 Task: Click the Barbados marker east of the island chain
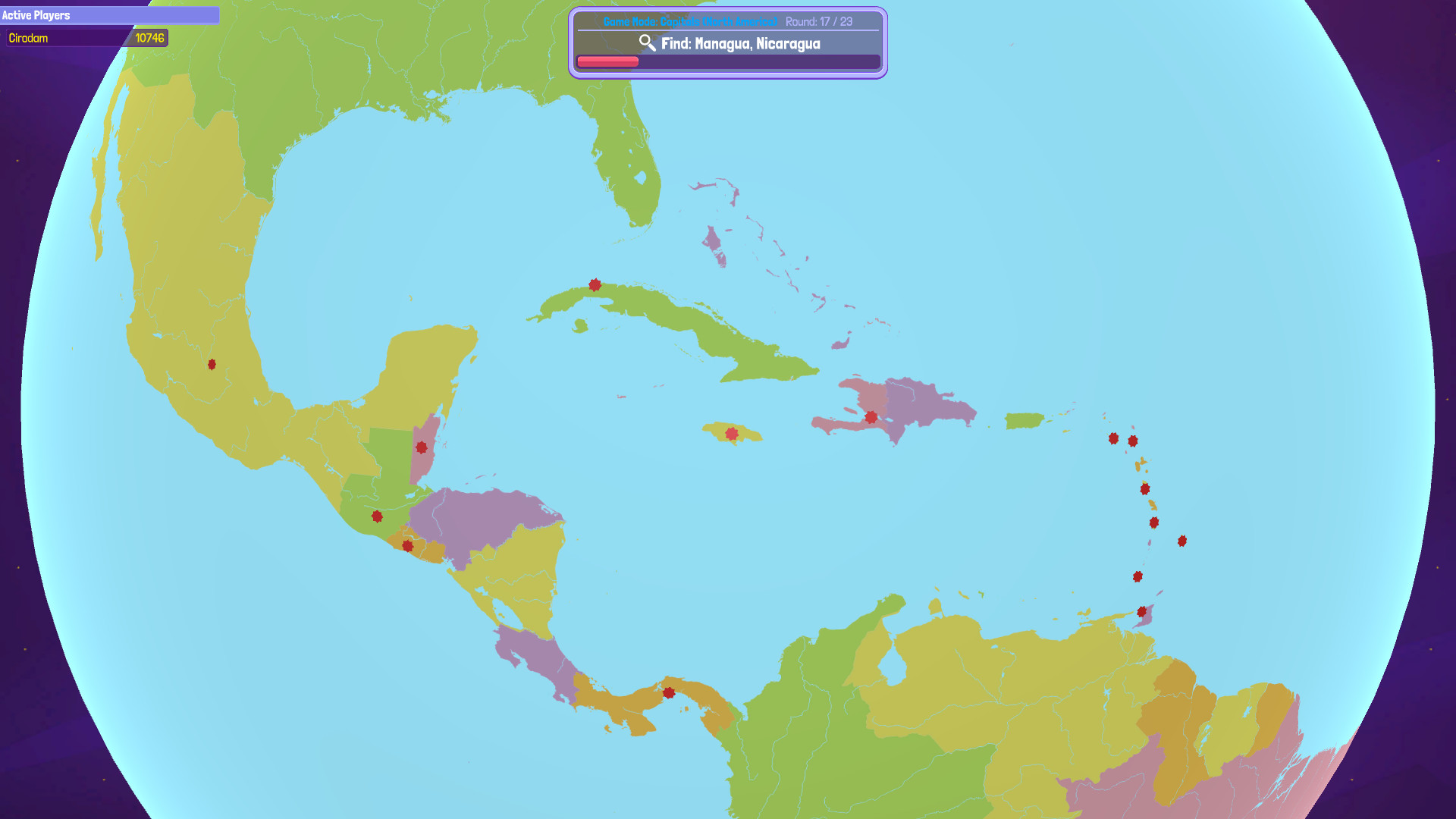(x=1181, y=541)
